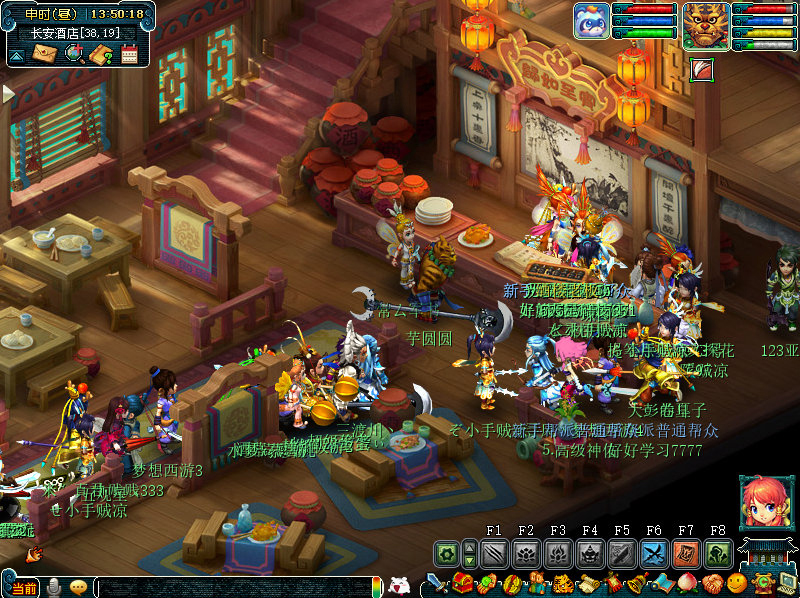Toggle the microphone voice chat button

click(x=52, y=587)
